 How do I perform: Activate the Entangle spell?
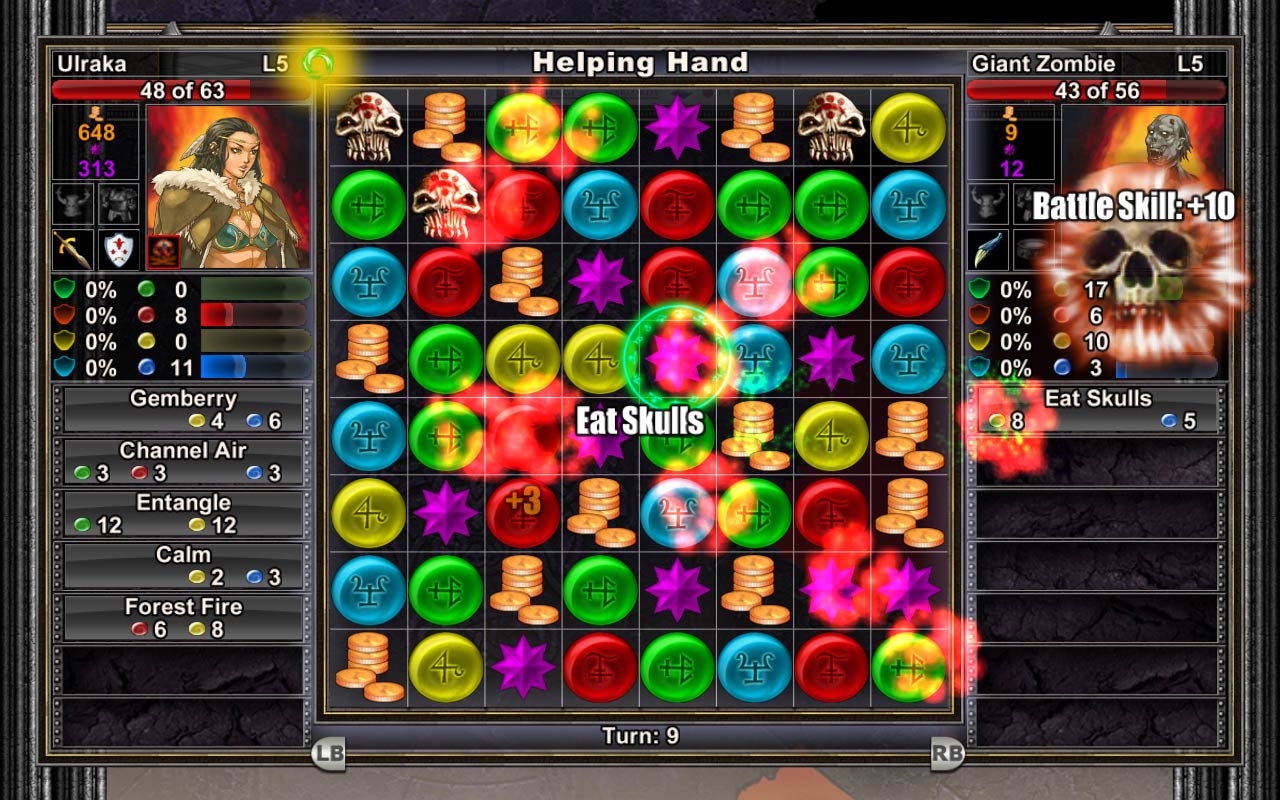click(183, 511)
